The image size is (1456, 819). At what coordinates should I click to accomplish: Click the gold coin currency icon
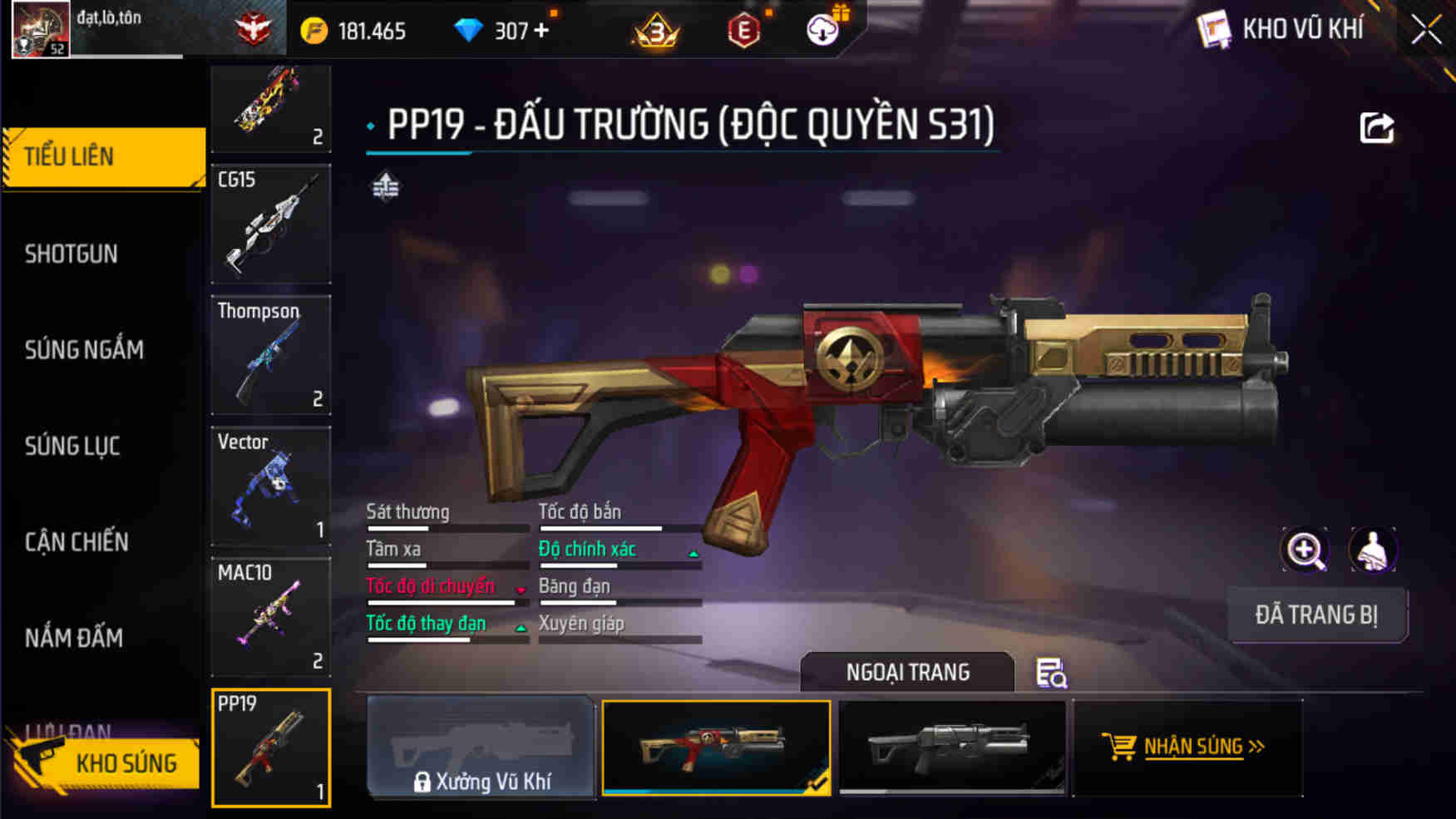coord(313,30)
